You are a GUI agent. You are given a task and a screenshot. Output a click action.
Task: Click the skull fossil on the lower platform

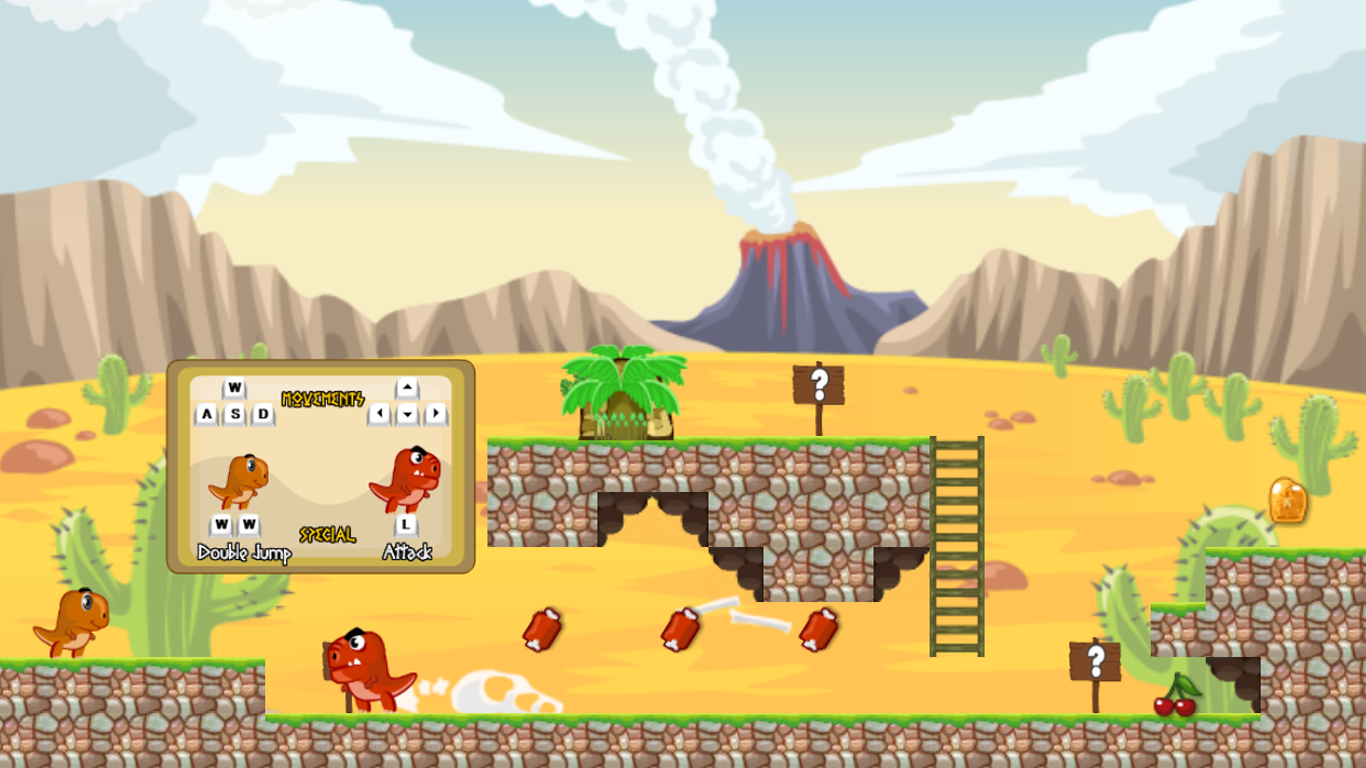click(x=495, y=690)
